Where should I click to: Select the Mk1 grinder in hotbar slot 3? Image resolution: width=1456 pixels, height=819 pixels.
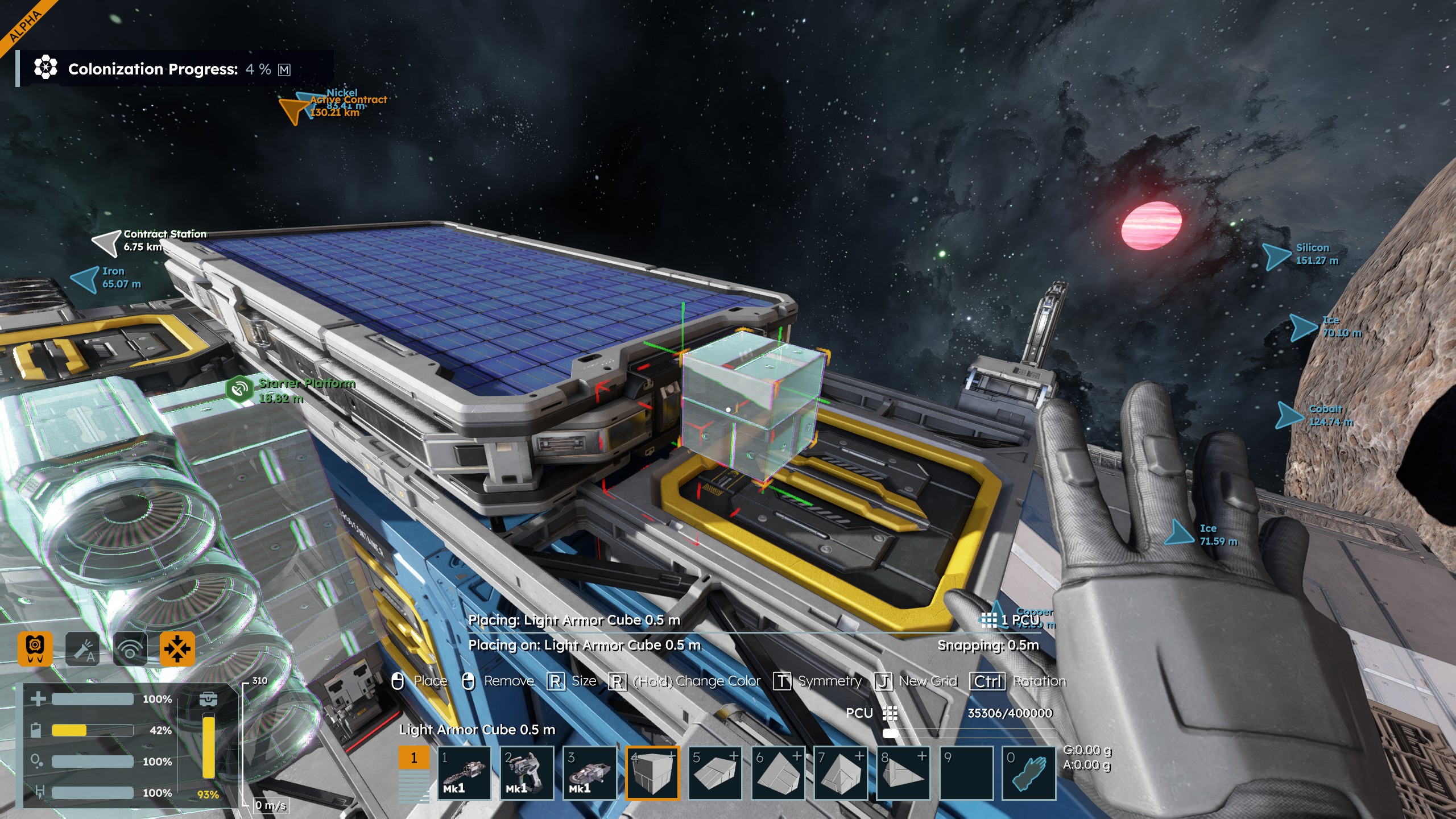[589, 773]
